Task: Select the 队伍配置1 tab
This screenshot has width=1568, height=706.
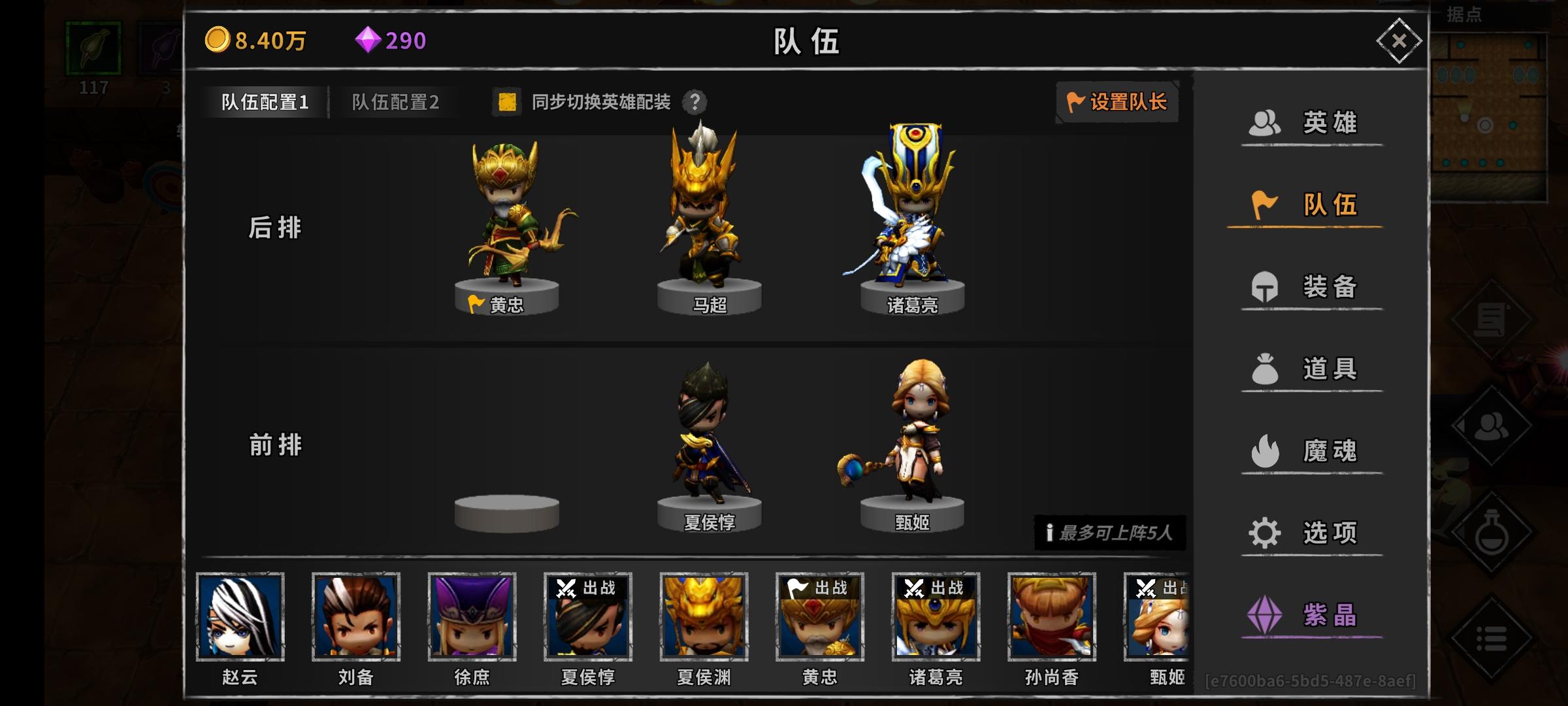Action: click(264, 102)
